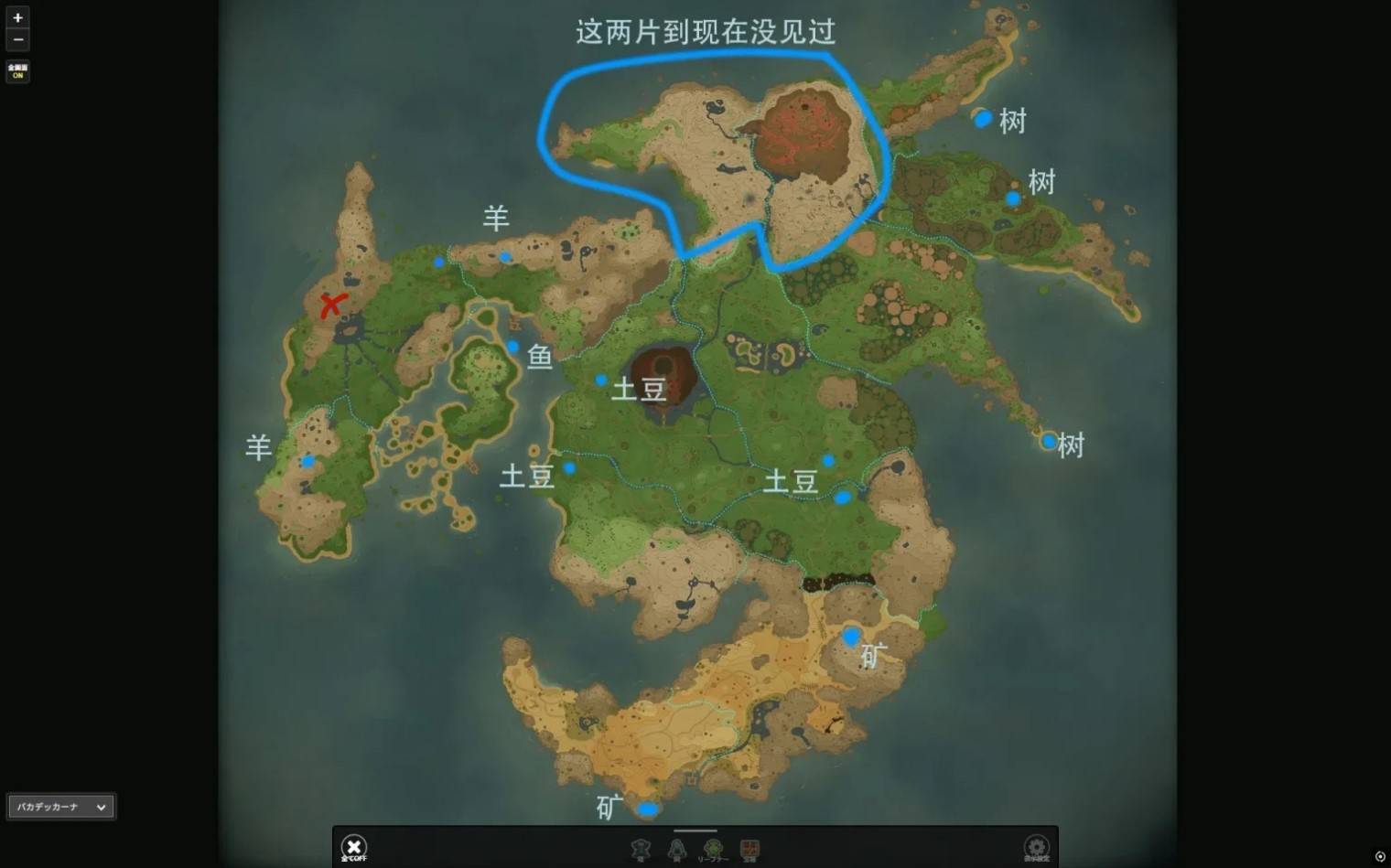Screen dimensions: 1391x868
Task: Click the chevron in the bottom-left combo box
Action: 99,806
